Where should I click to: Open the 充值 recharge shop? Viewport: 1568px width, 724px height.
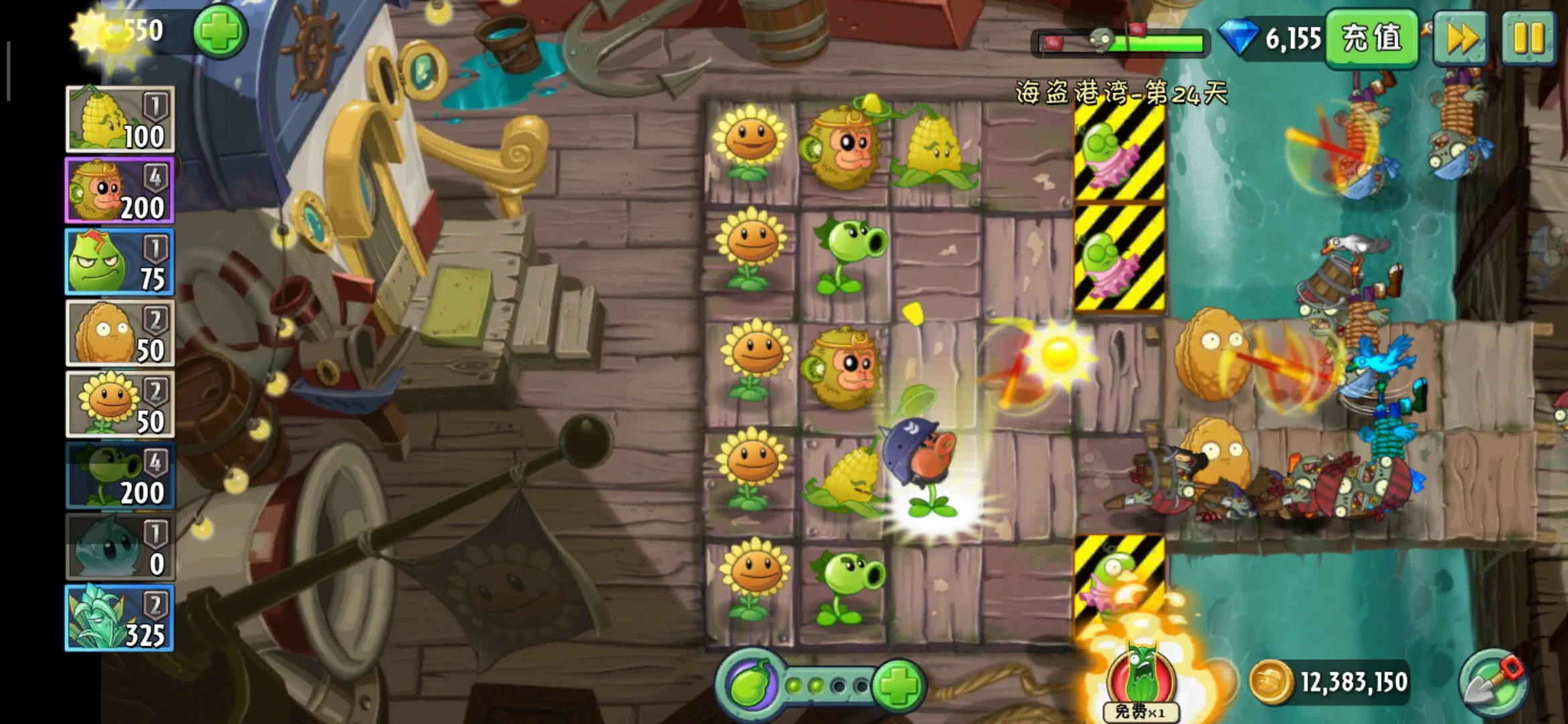click(1371, 38)
